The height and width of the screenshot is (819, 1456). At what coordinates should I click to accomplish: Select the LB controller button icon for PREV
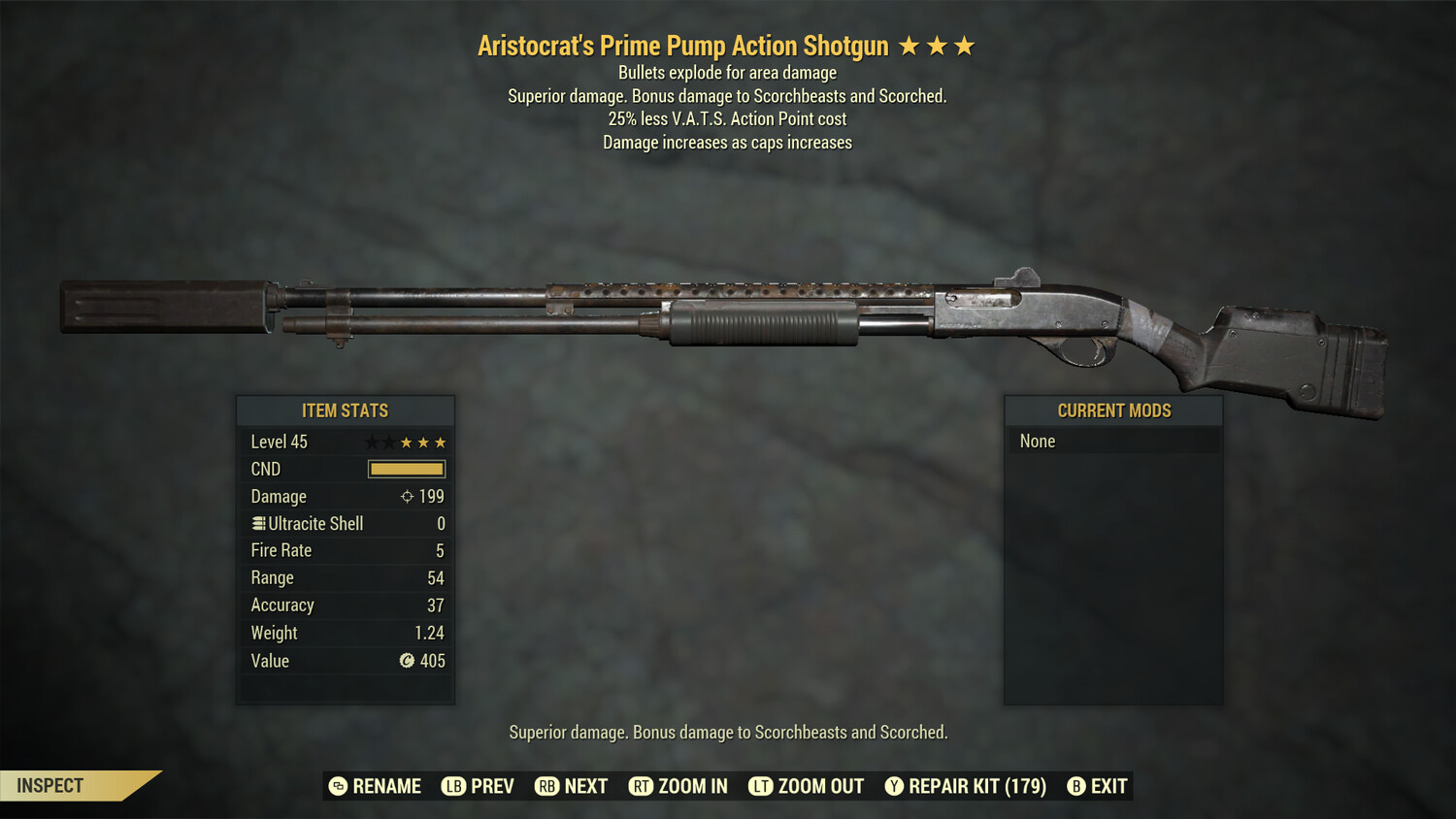[453, 786]
